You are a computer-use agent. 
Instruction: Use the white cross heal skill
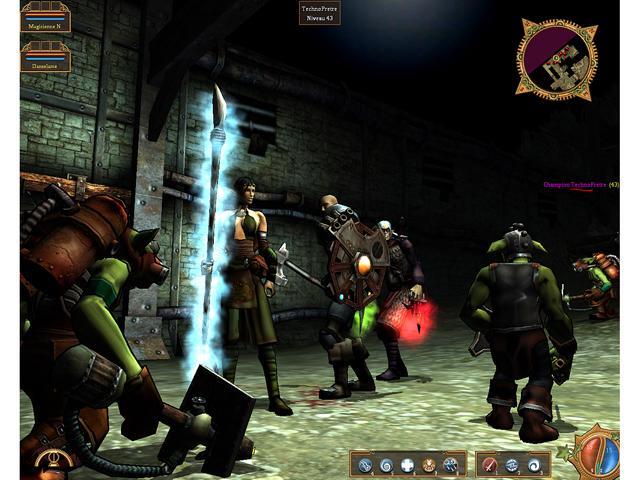tap(408, 464)
